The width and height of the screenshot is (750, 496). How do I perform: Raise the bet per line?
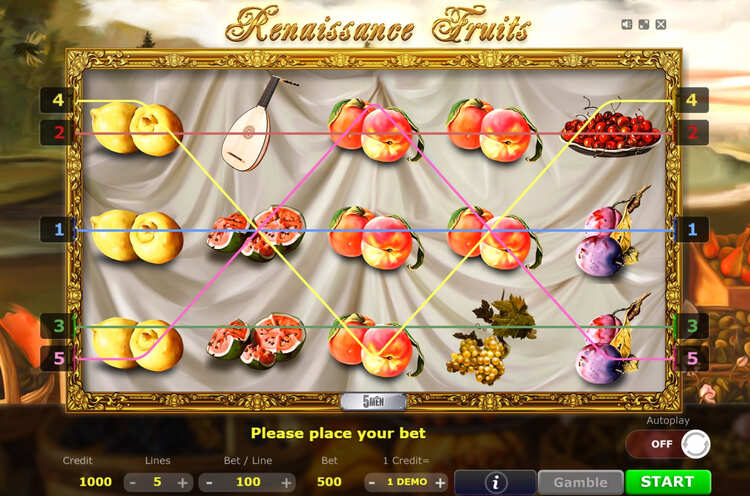pyautogui.click(x=286, y=482)
